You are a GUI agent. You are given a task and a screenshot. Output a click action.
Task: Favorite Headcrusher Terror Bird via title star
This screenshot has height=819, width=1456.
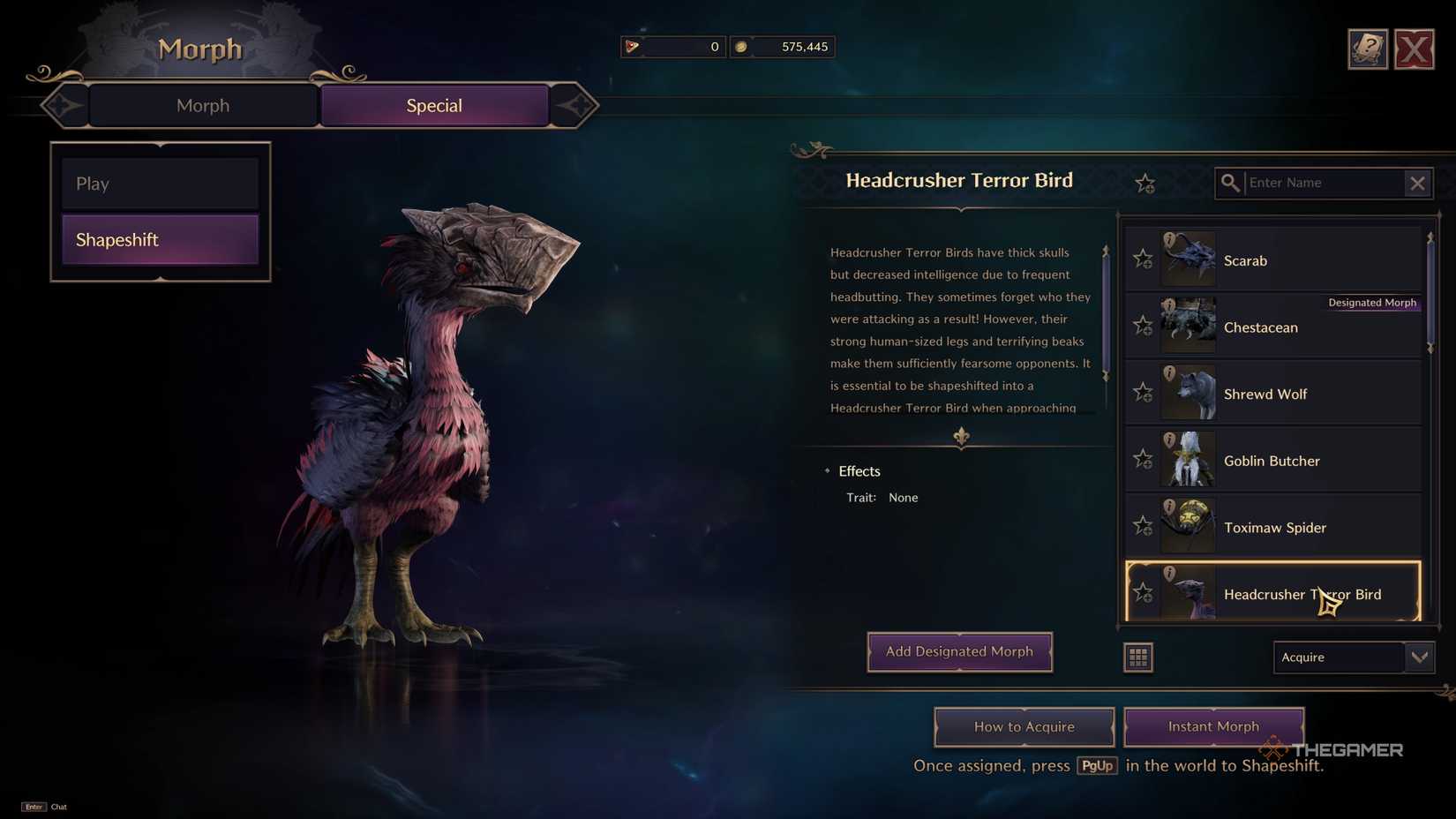(1145, 183)
